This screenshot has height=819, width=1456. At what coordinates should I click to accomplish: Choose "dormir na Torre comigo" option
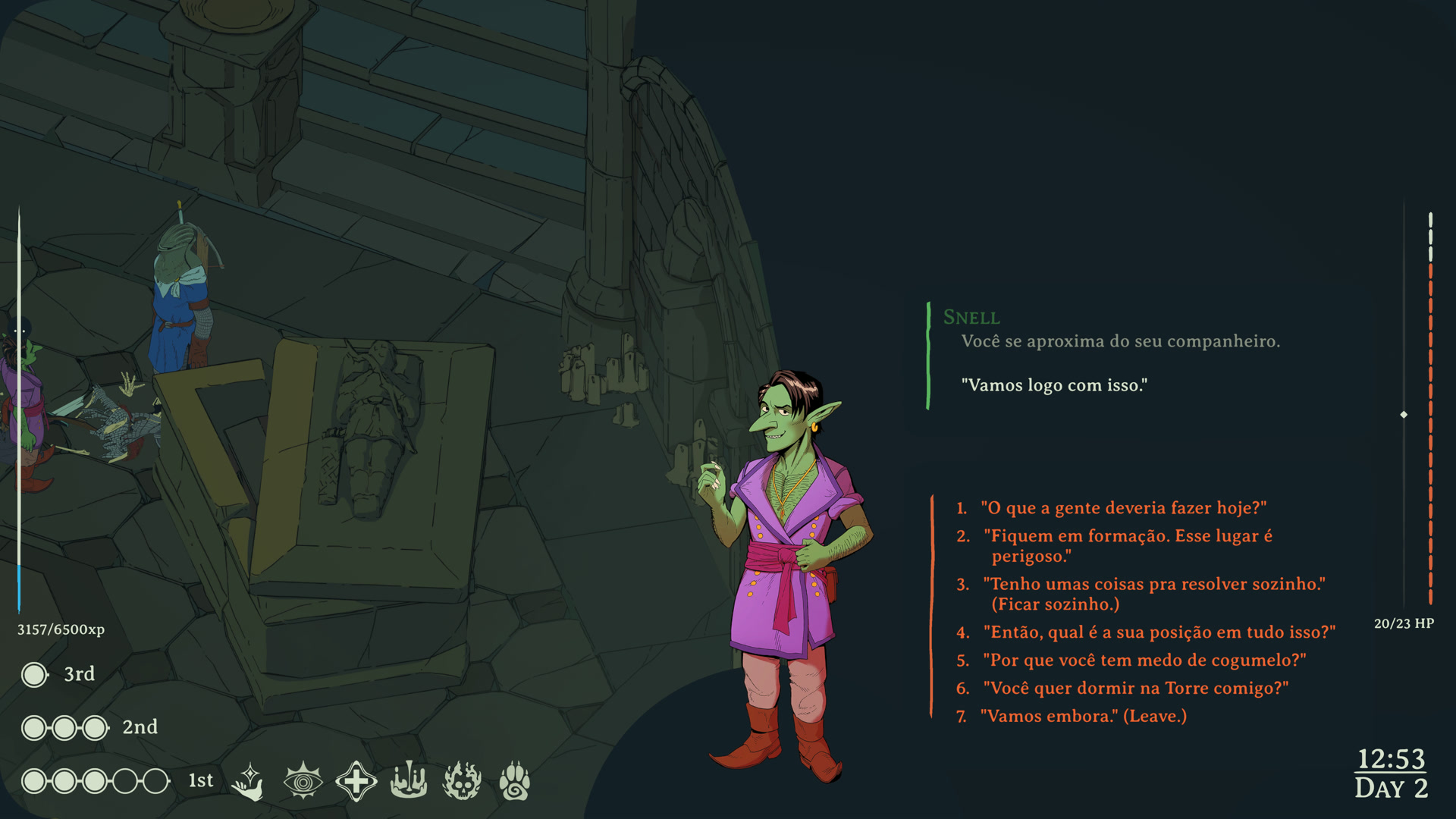[1135, 689]
